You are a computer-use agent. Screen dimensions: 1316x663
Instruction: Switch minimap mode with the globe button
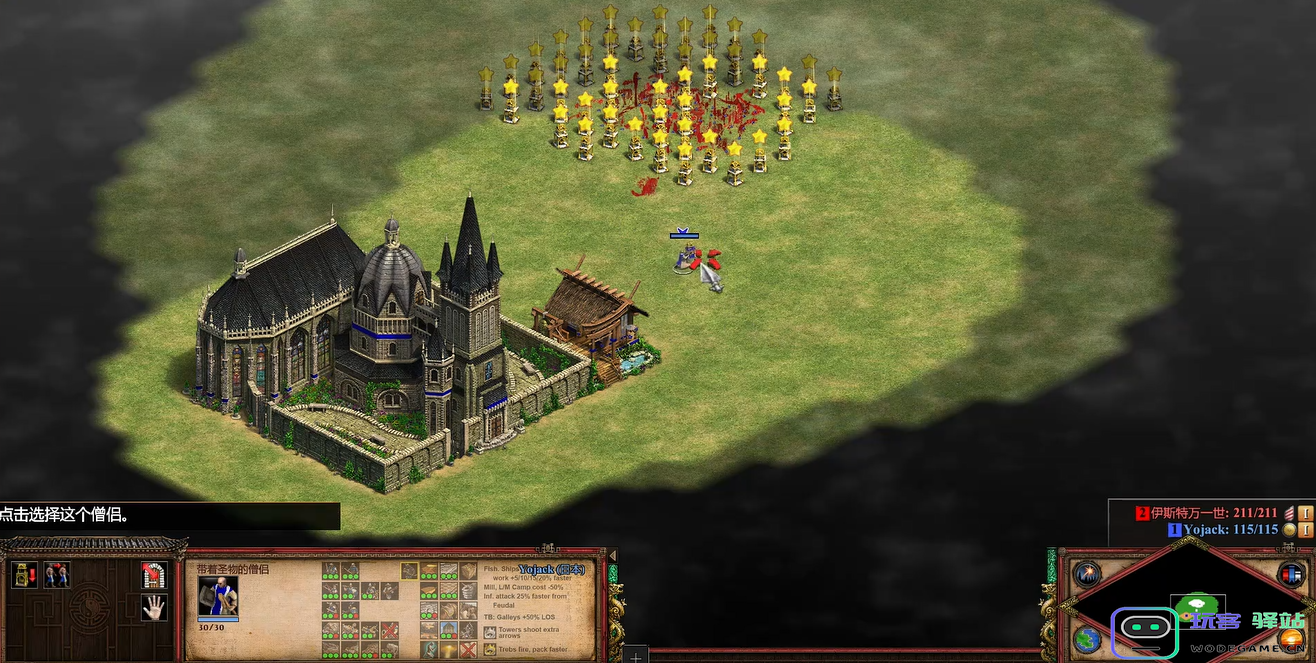[1087, 638]
